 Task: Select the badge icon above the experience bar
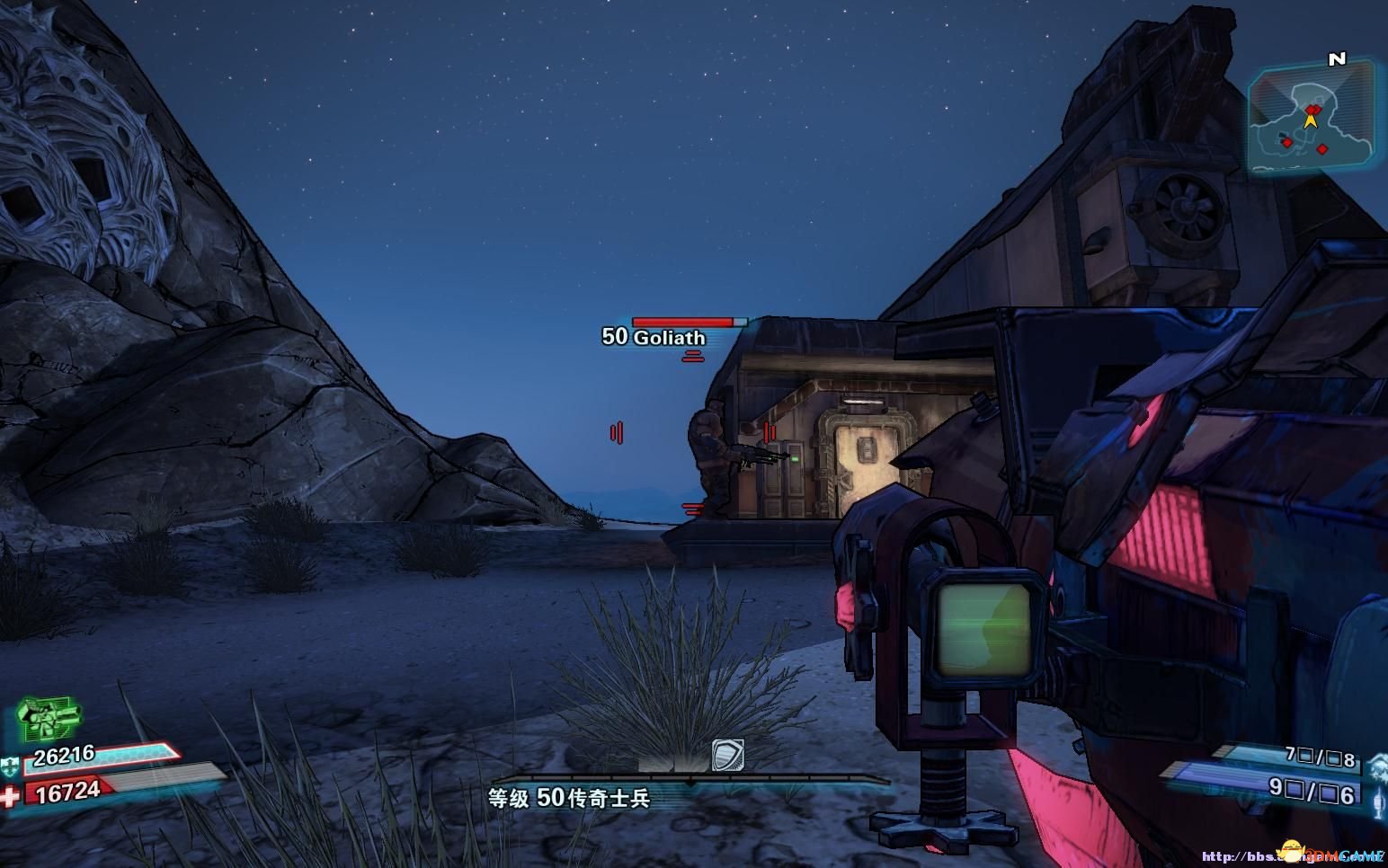(x=726, y=755)
